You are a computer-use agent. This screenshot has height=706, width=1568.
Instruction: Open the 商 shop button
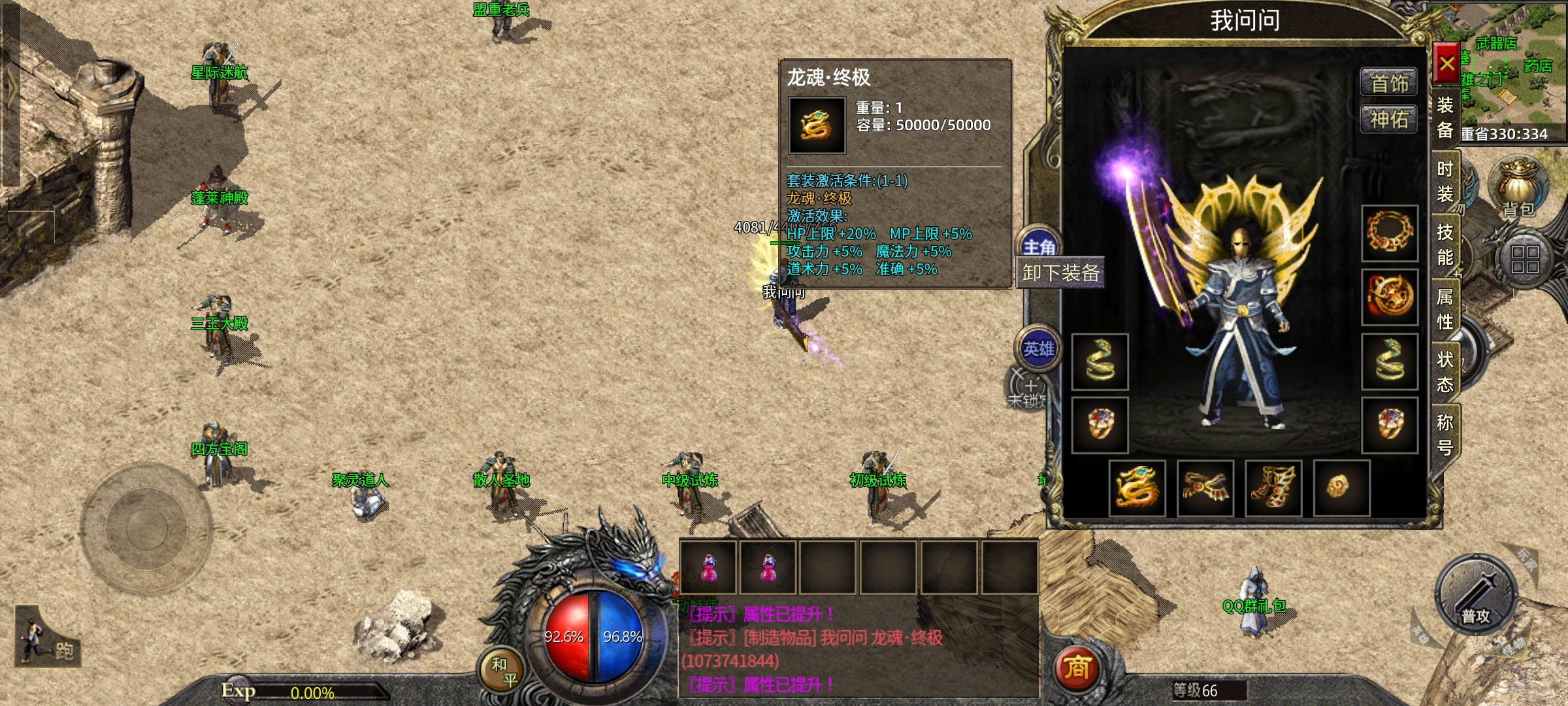[x=1077, y=668]
